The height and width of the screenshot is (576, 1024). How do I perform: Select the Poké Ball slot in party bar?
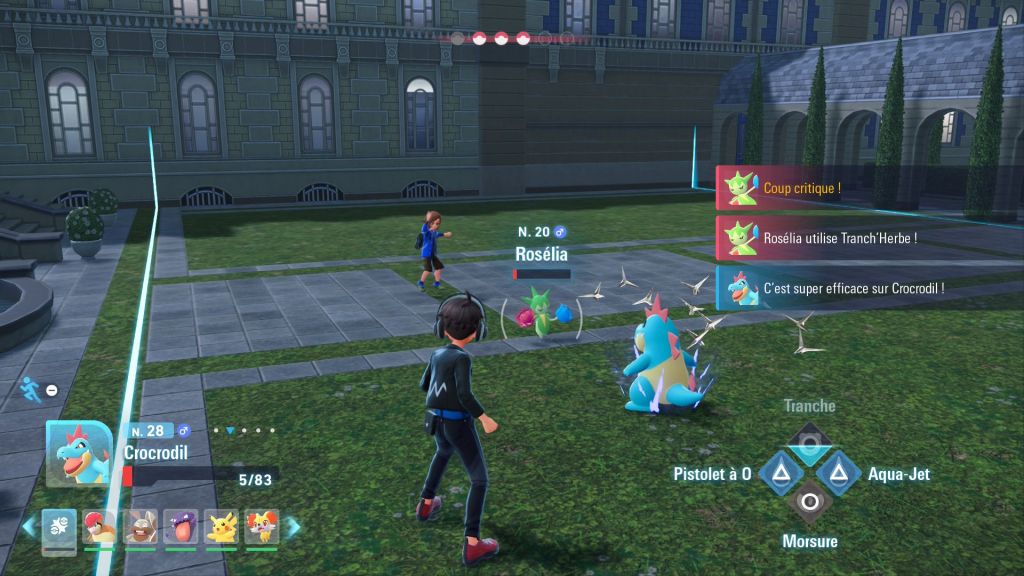coord(59,526)
